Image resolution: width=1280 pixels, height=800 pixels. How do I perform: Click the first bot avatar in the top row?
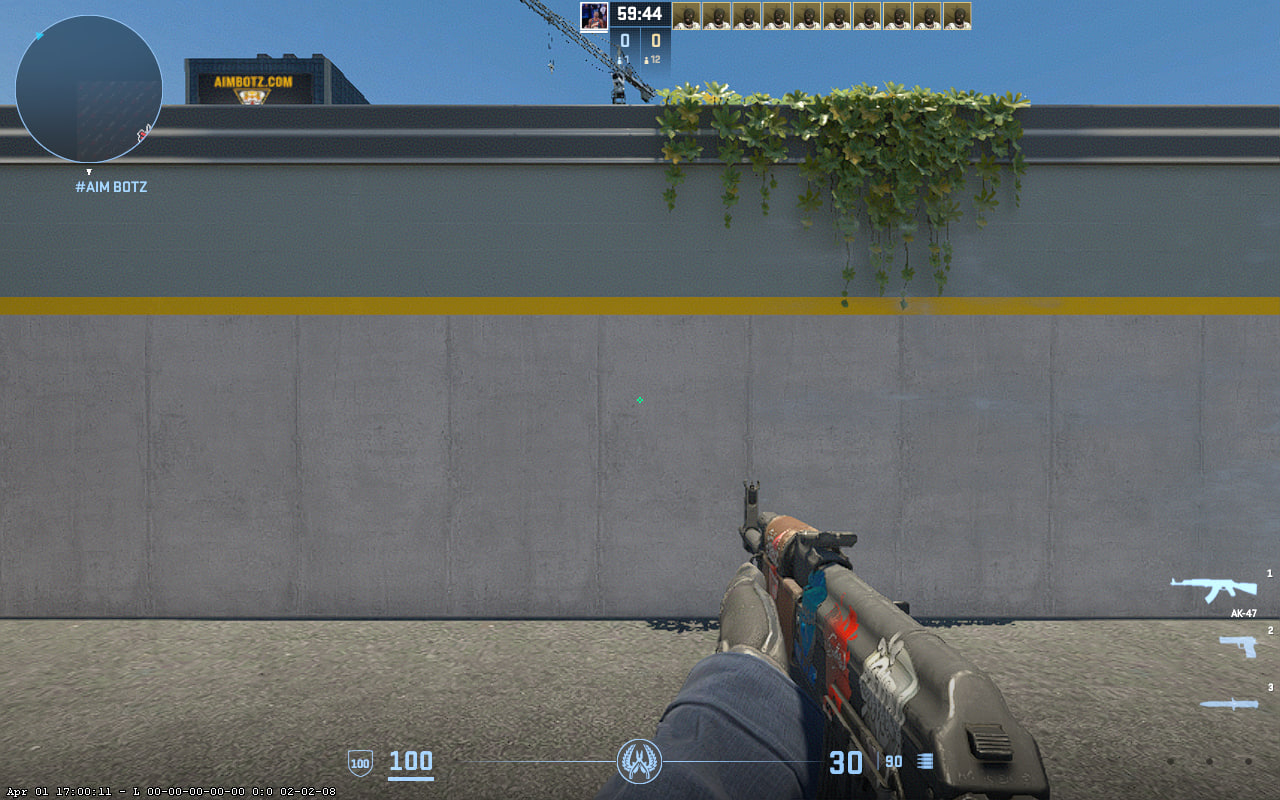pyautogui.click(x=689, y=16)
